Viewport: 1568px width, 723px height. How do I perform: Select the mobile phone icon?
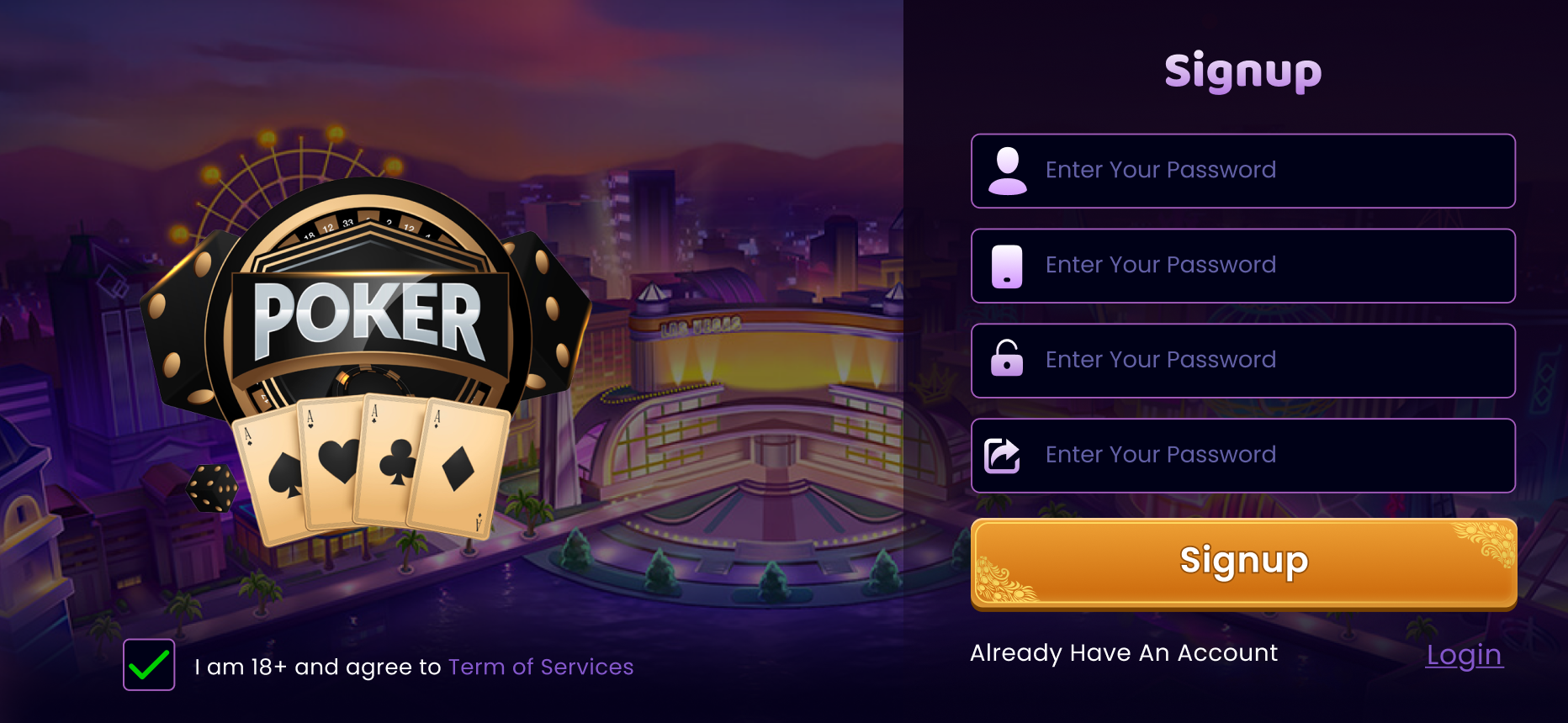click(1006, 266)
